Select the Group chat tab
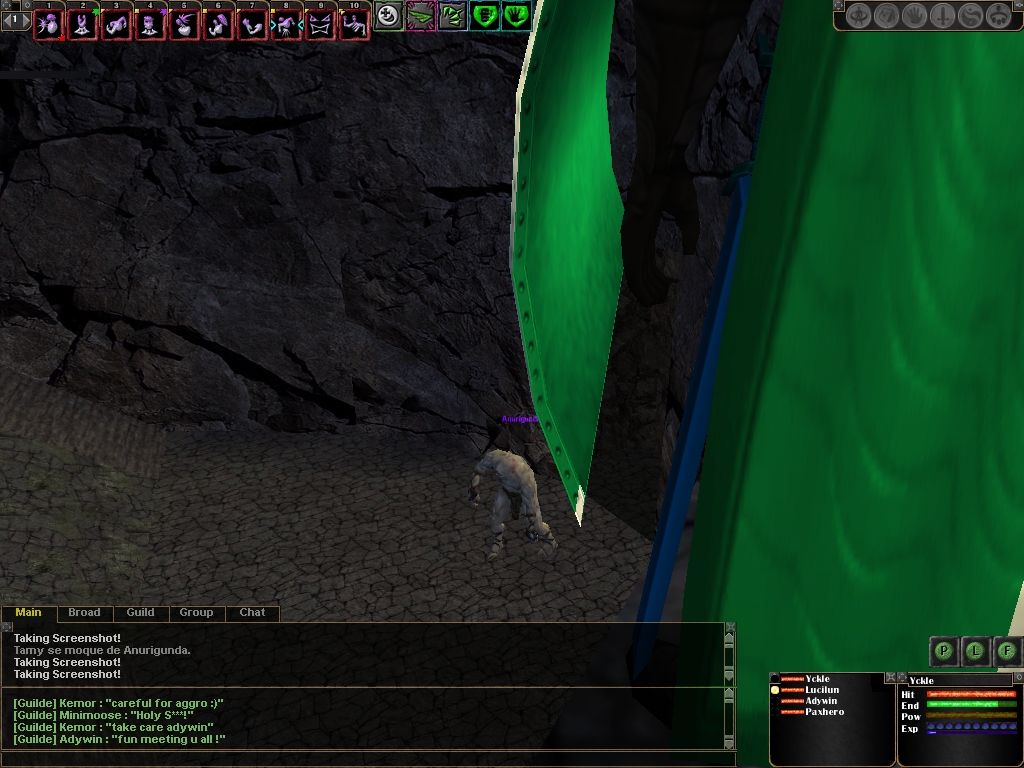Viewport: 1024px width, 768px height. tap(196, 613)
